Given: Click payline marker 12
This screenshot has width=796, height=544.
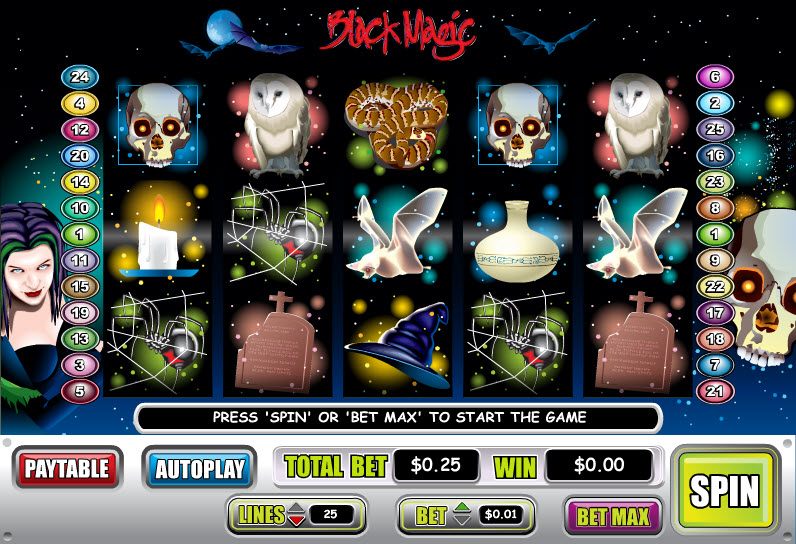Looking at the screenshot, I should [x=77, y=129].
